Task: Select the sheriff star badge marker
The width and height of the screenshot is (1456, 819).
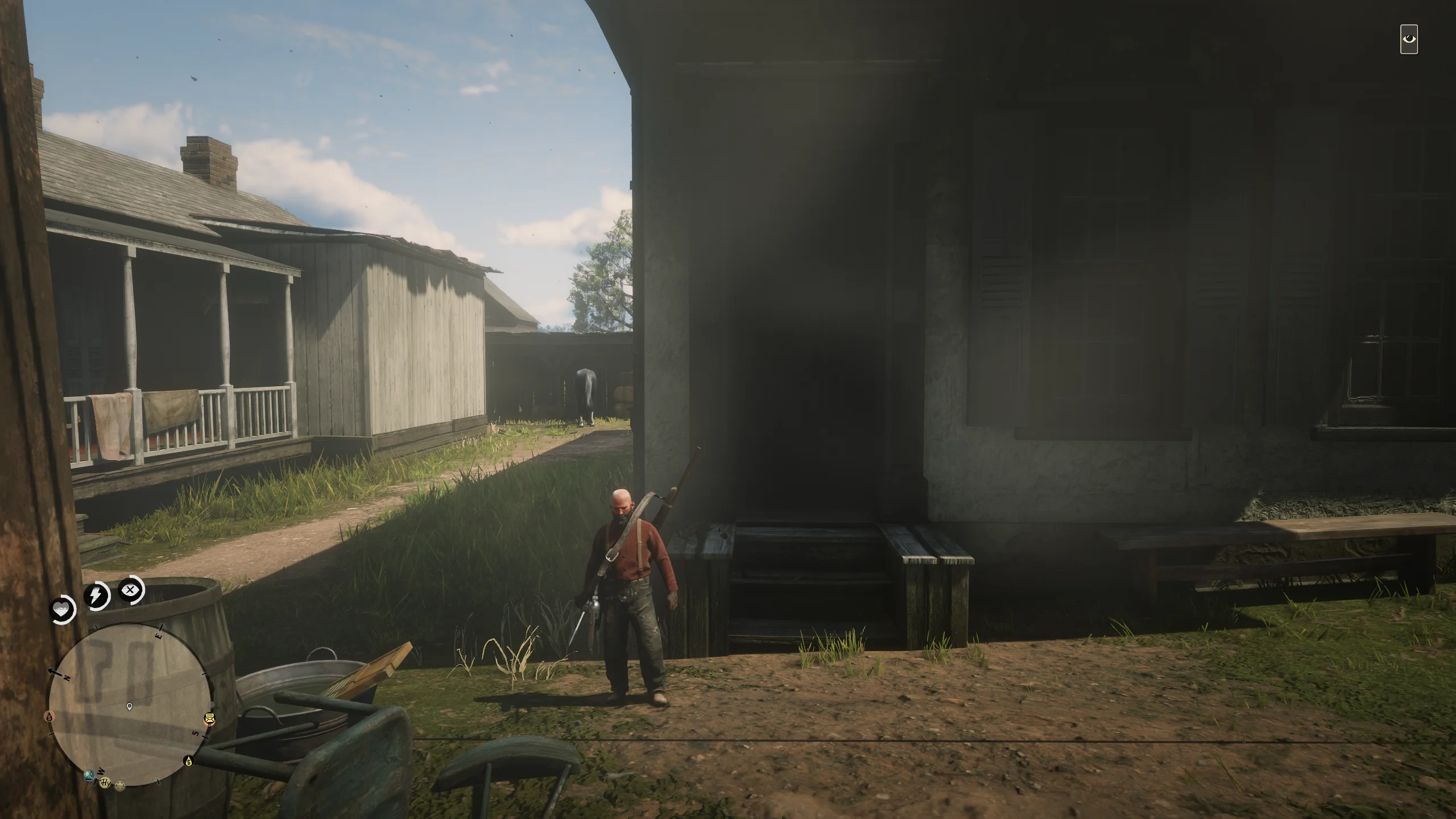Action: [x=120, y=786]
